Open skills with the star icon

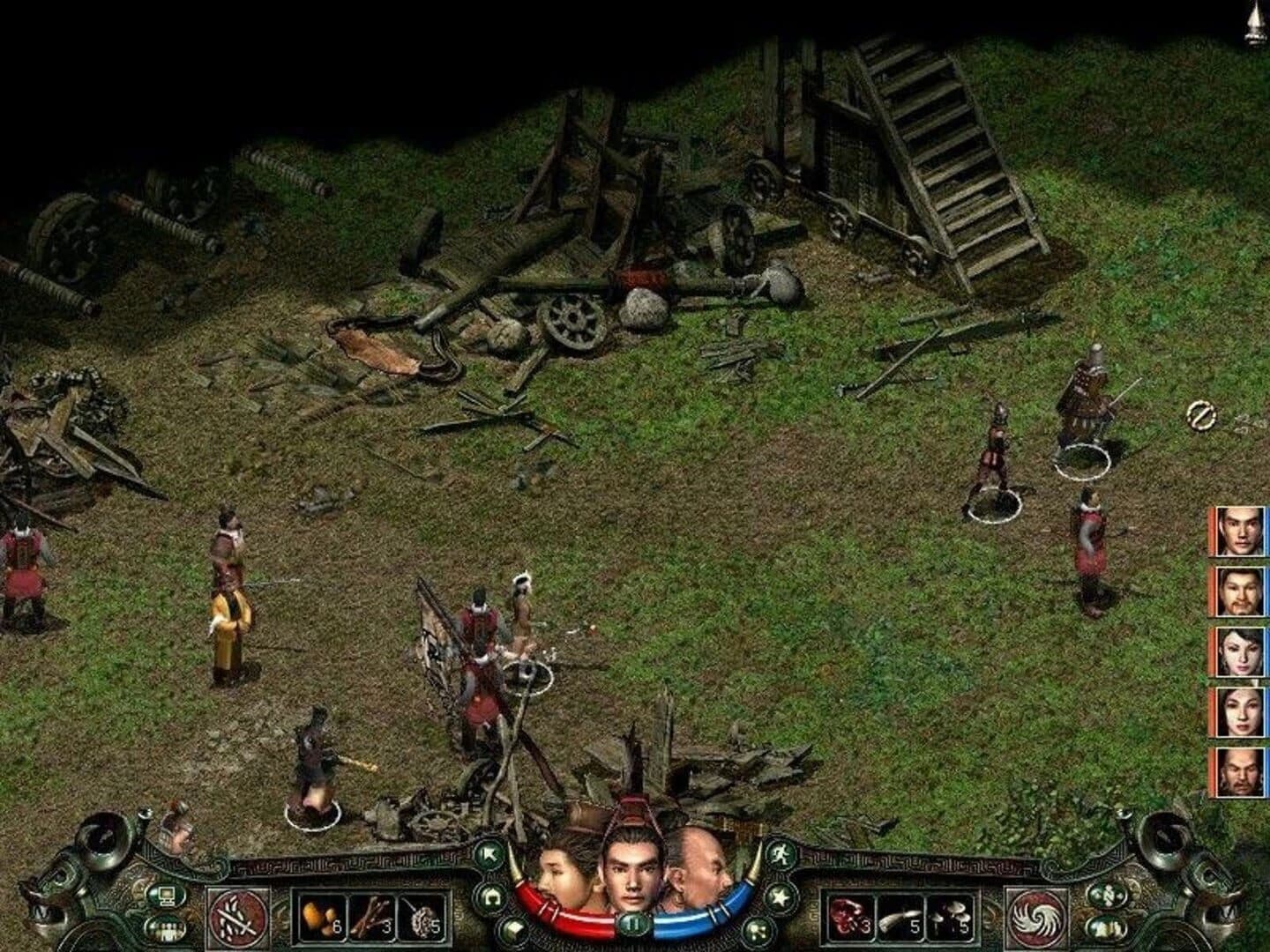tap(780, 896)
